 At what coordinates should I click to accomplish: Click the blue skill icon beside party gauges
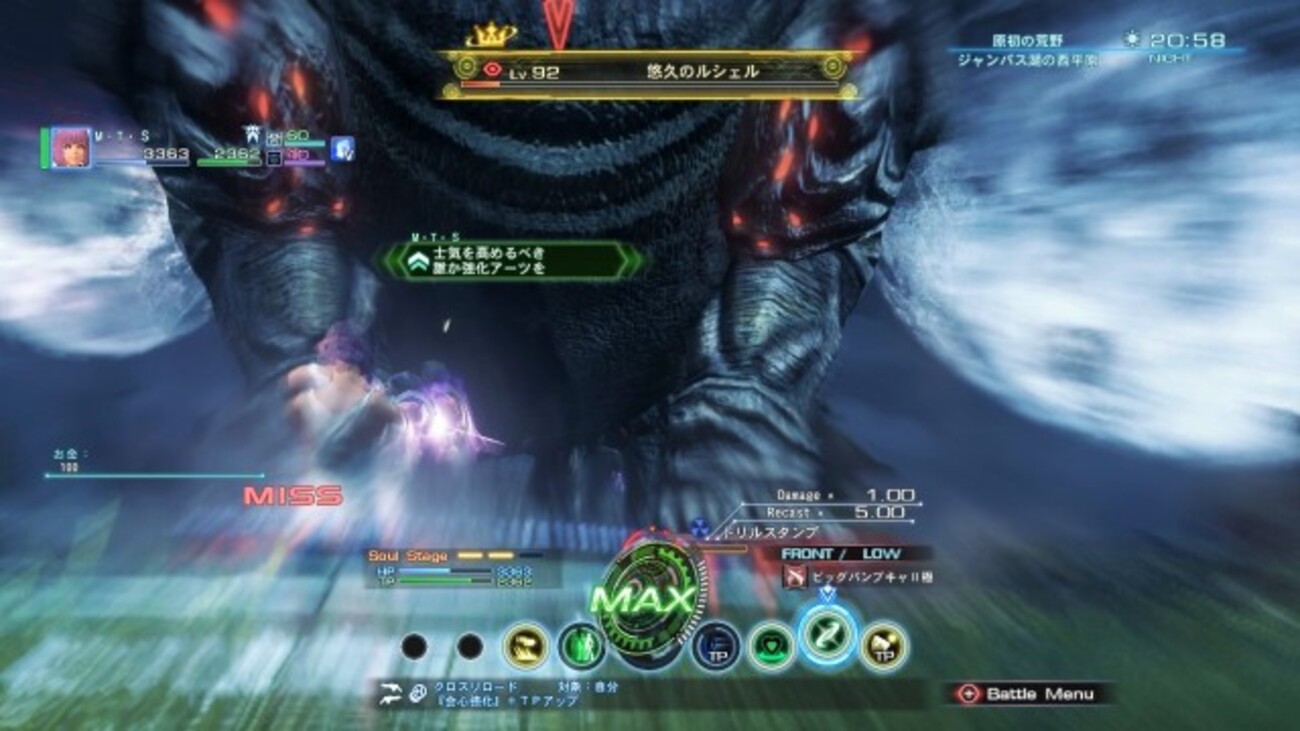pos(343,149)
